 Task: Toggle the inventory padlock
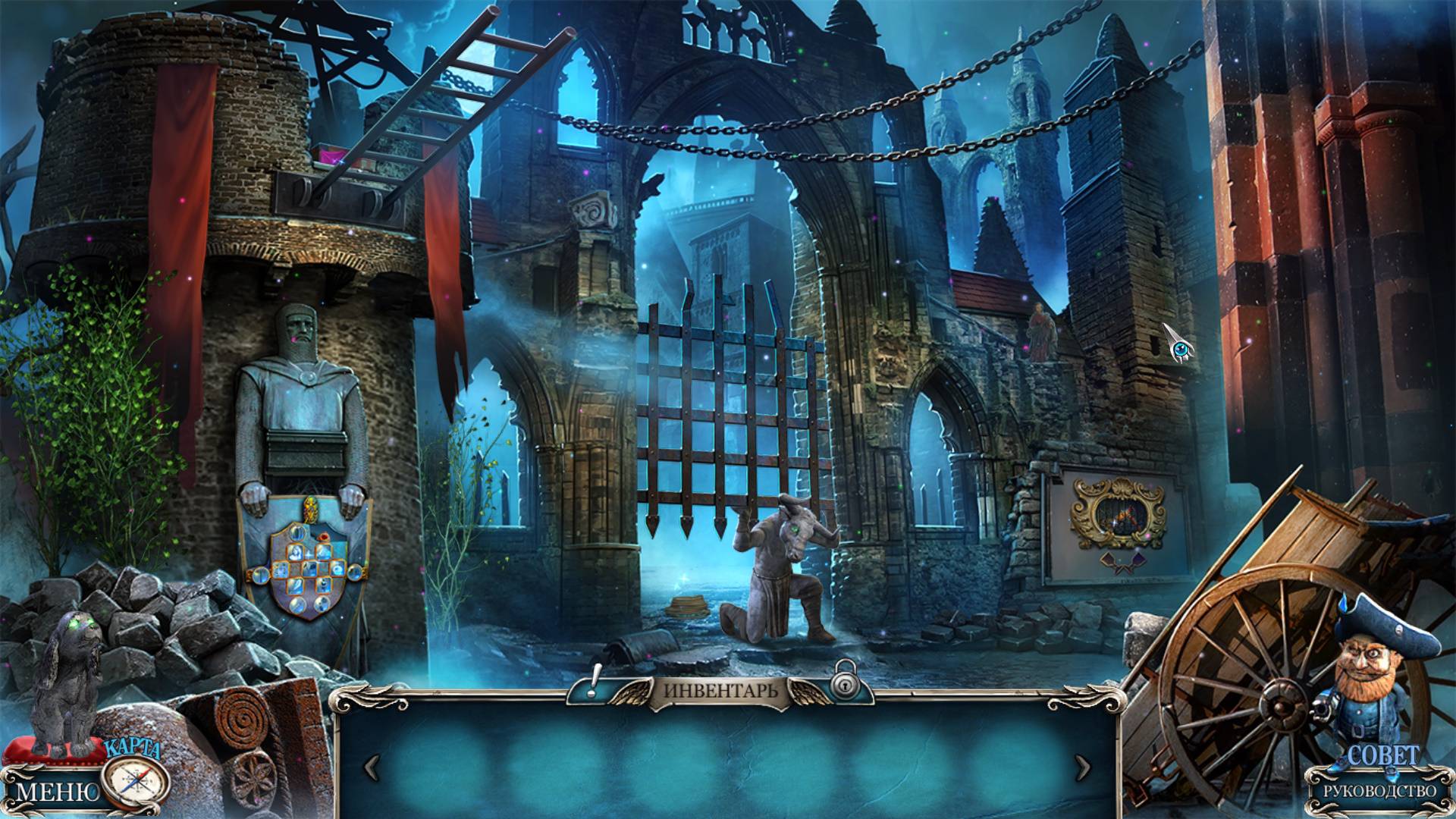pyautogui.click(x=843, y=684)
